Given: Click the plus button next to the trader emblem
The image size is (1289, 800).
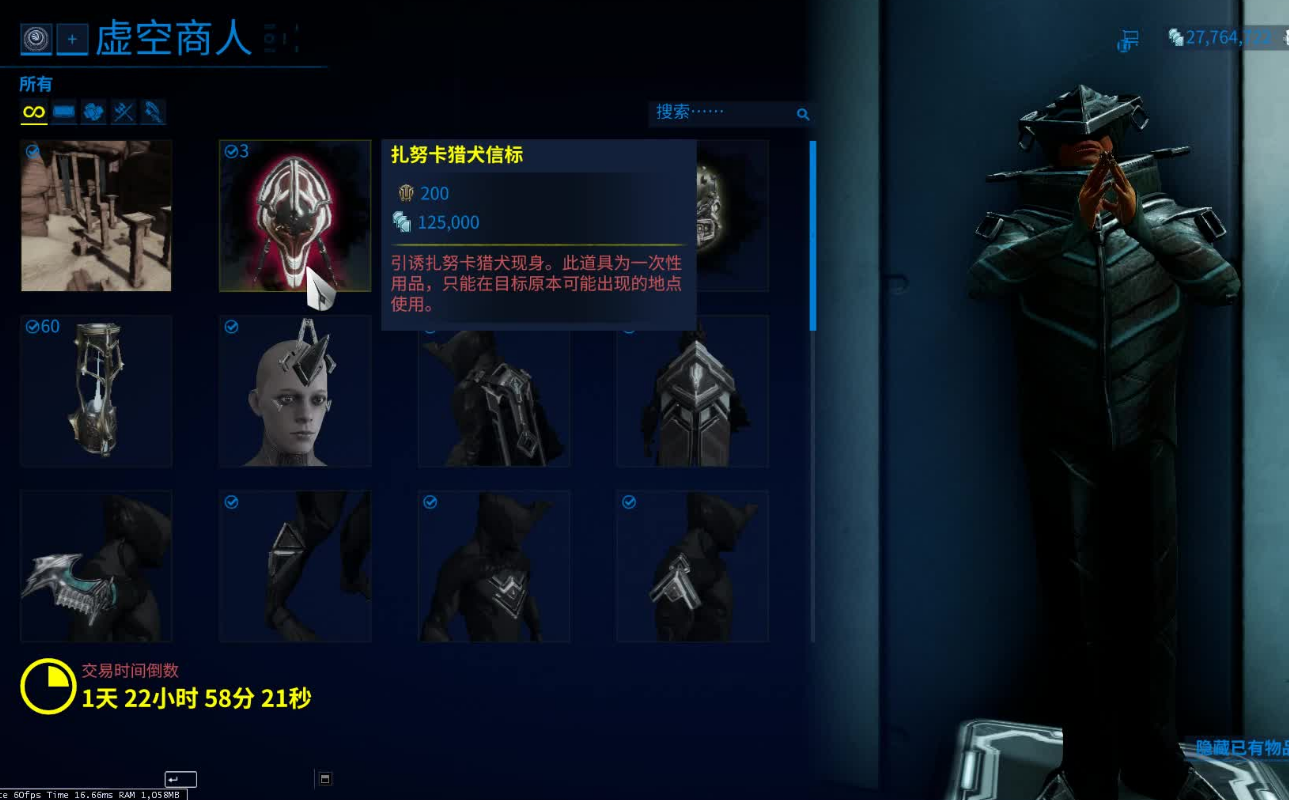Looking at the screenshot, I should pos(70,39).
